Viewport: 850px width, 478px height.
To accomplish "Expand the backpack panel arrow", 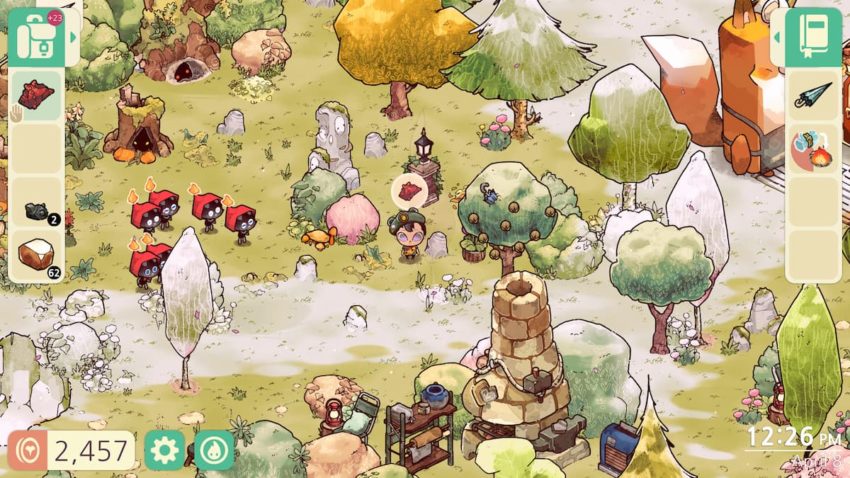I will 71,37.
